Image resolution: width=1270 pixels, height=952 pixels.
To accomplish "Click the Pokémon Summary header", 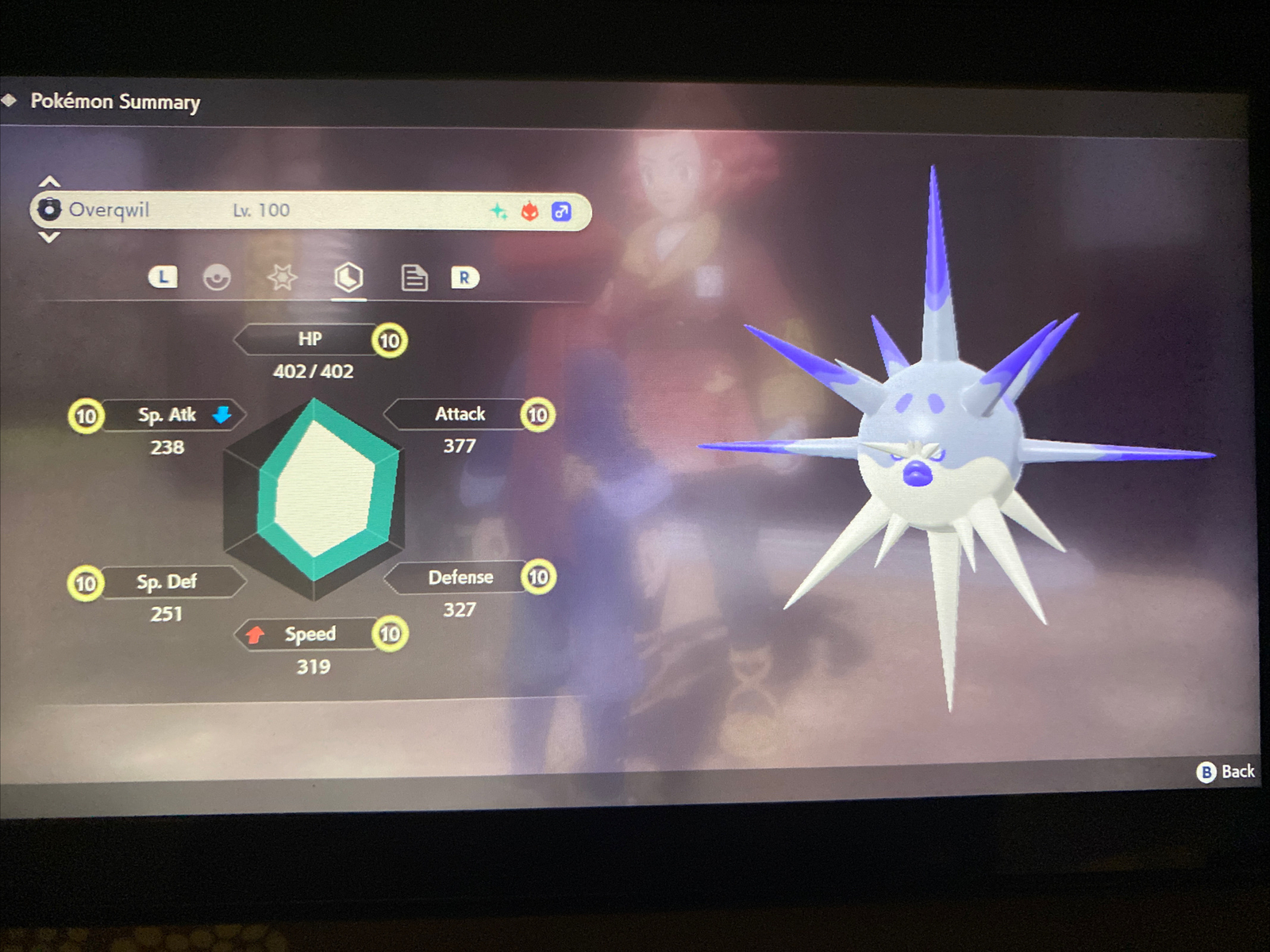I will point(114,102).
